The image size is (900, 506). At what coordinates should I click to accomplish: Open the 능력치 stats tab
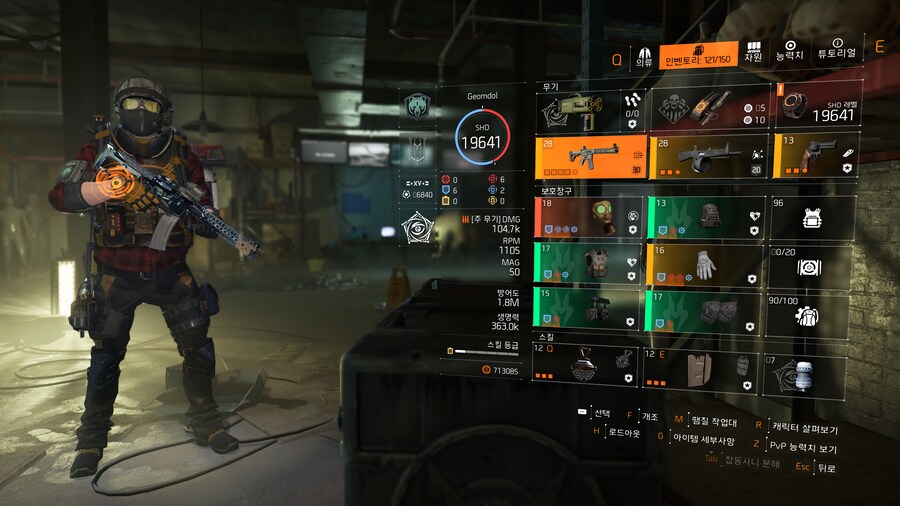tap(790, 55)
